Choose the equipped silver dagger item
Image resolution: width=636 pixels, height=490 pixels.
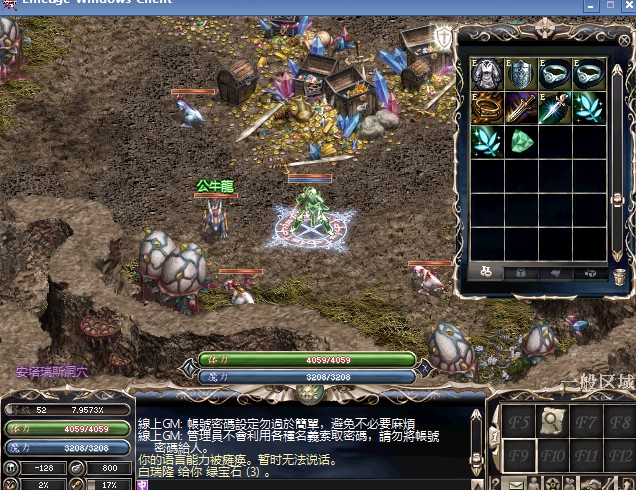pyautogui.click(x=555, y=107)
